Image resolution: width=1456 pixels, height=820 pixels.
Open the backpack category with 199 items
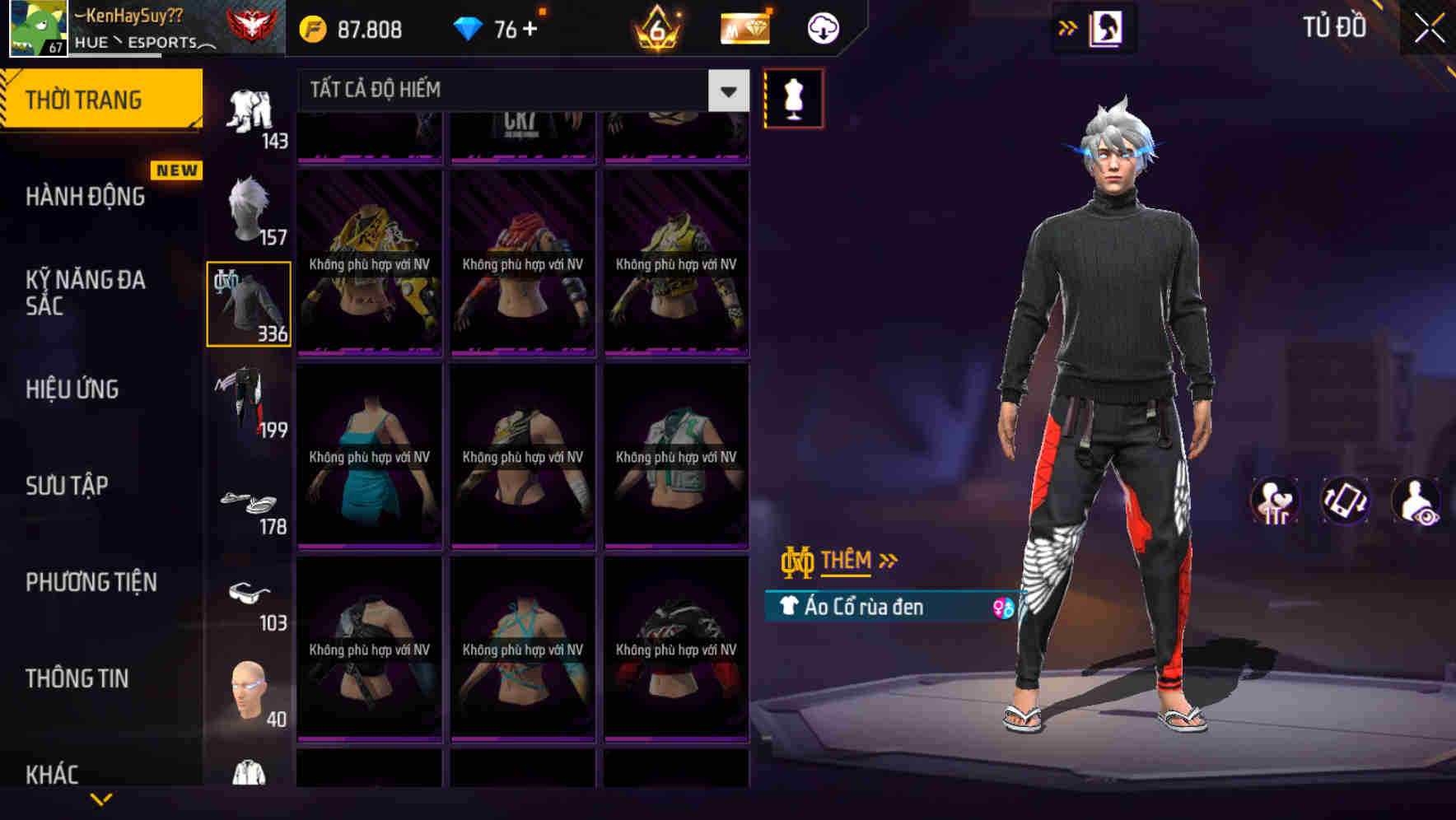(247, 403)
